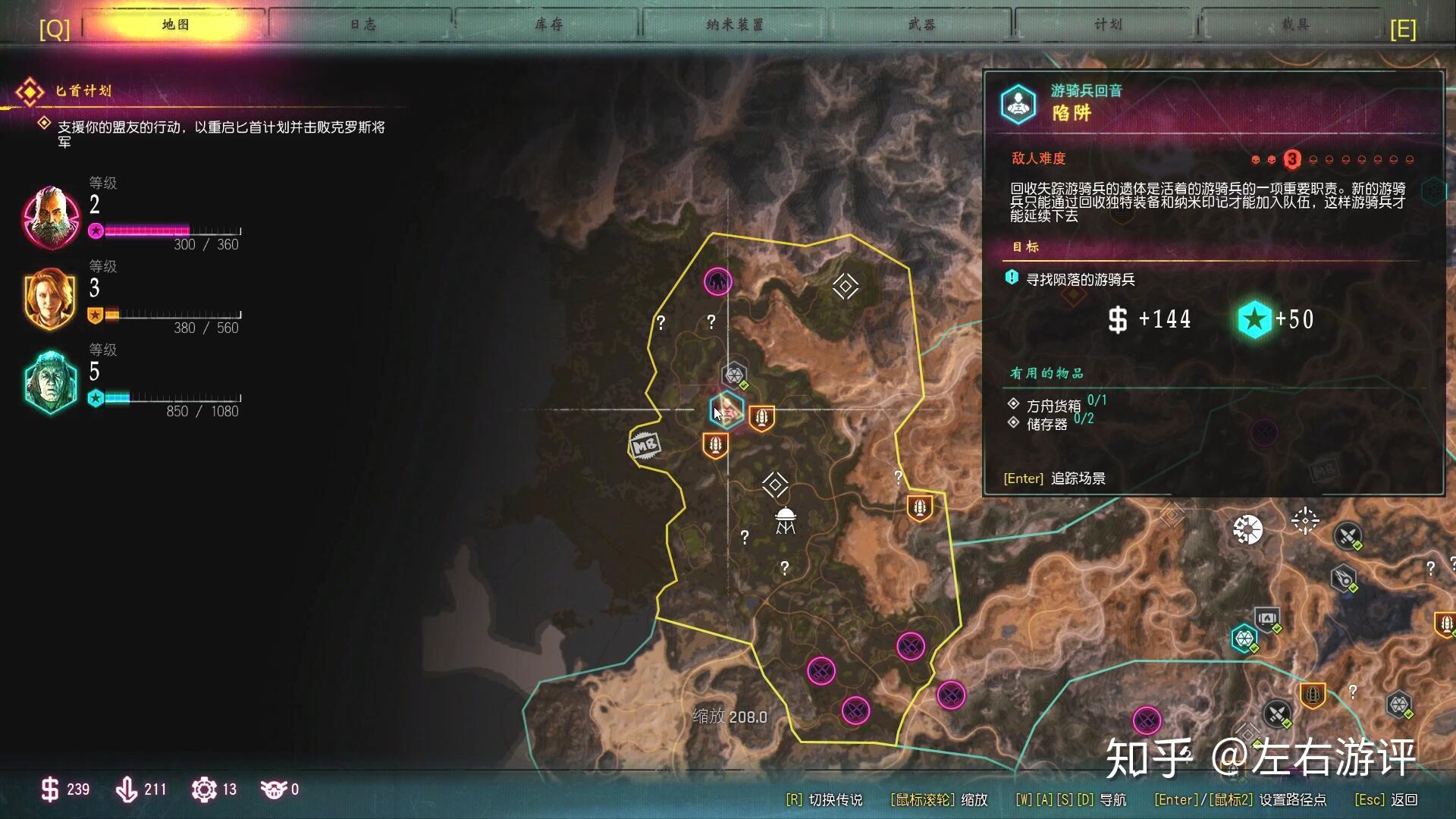Select the 武器 weapons tab
This screenshot has height=819, width=1456.
921,25
